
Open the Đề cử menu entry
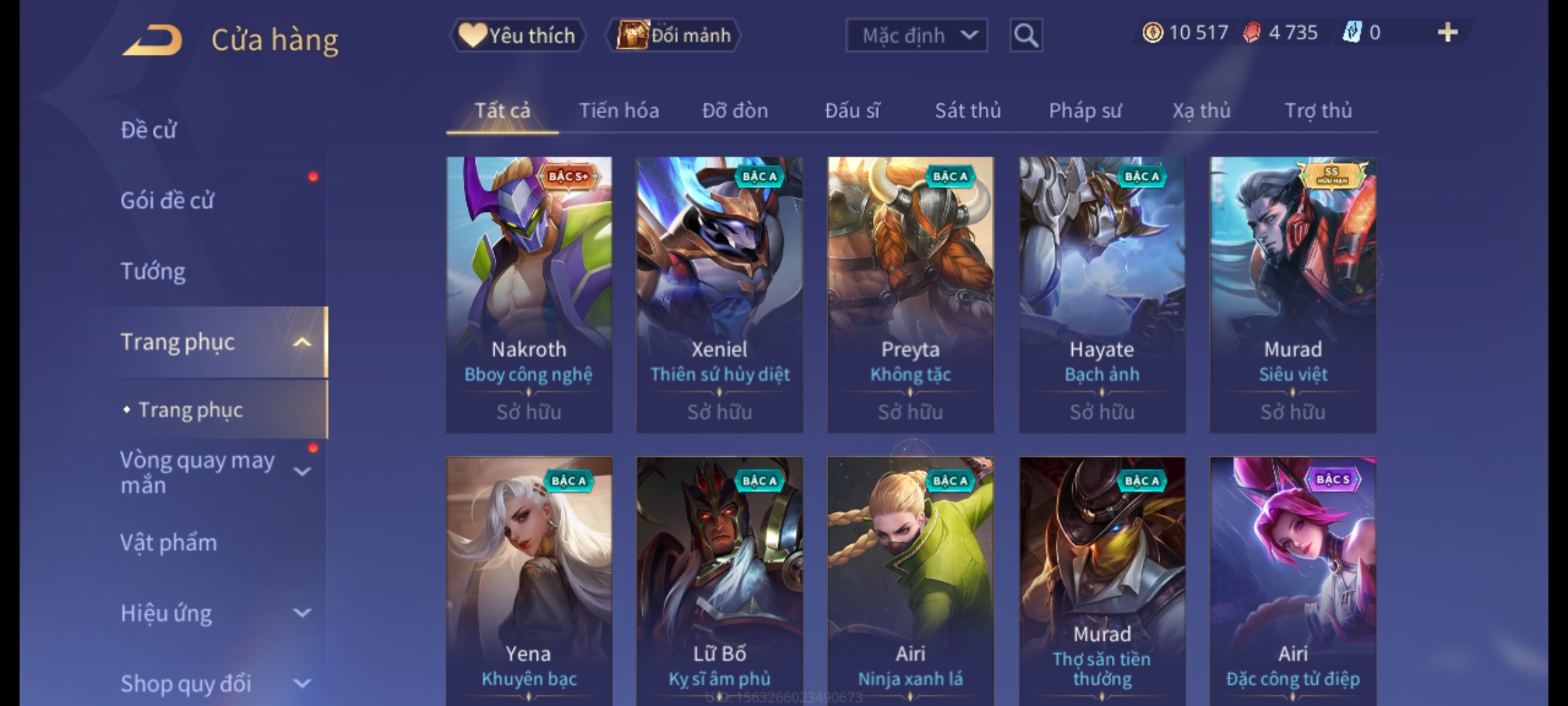pyautogui.click(x=148, y=130)
